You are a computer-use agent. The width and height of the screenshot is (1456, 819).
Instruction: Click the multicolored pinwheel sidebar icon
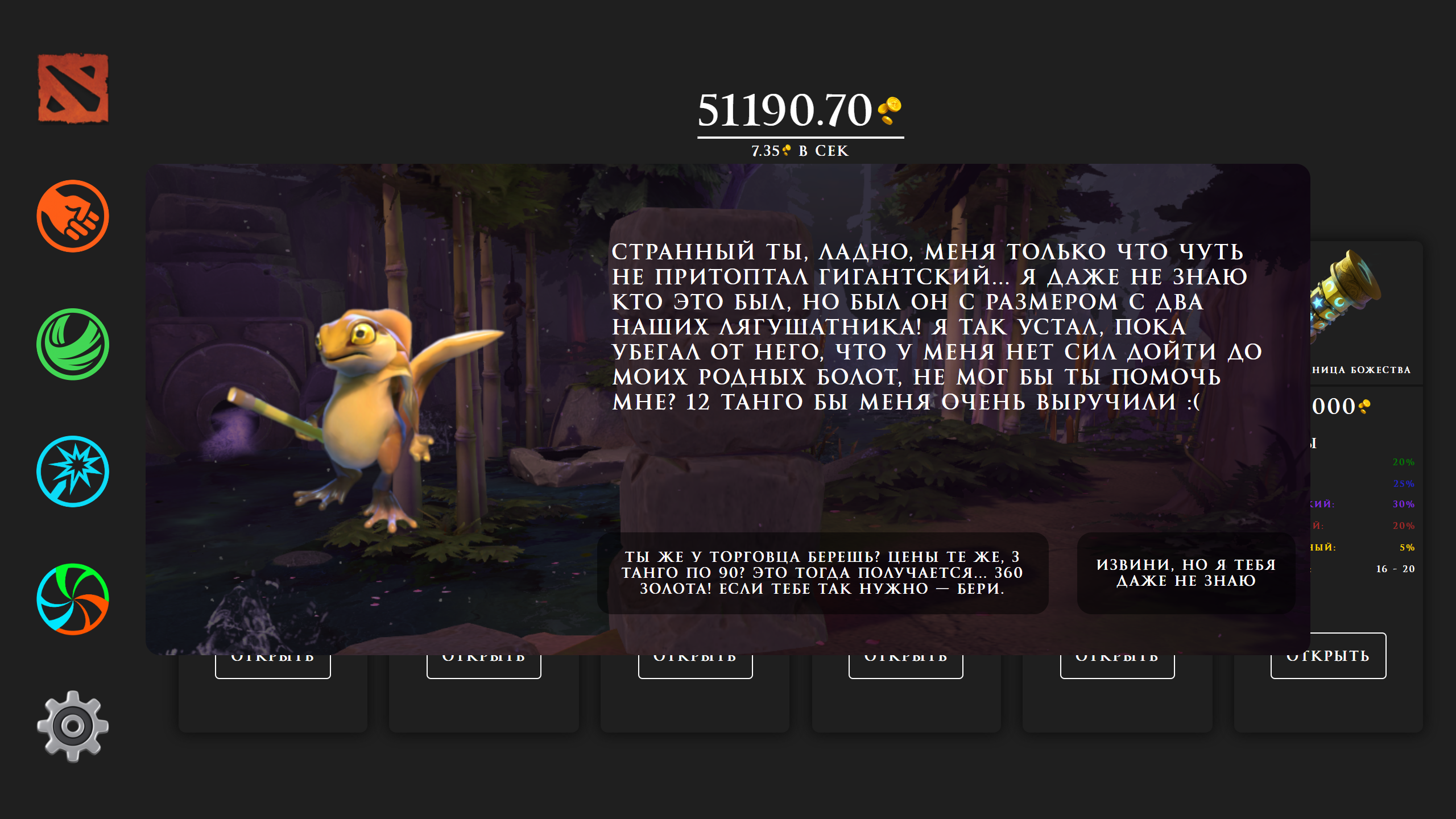(x=72, y=600)
